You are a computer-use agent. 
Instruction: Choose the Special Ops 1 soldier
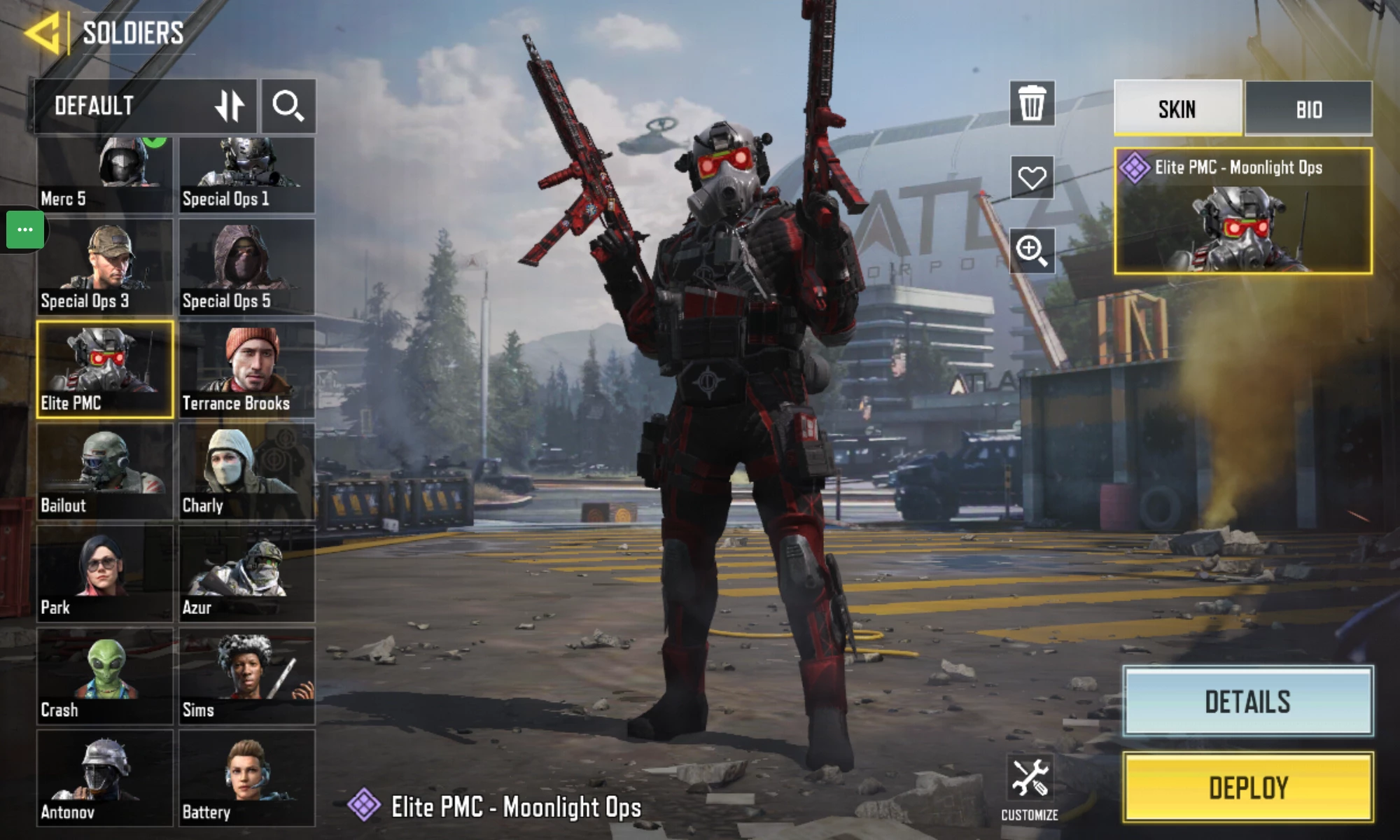click(246, 175)
